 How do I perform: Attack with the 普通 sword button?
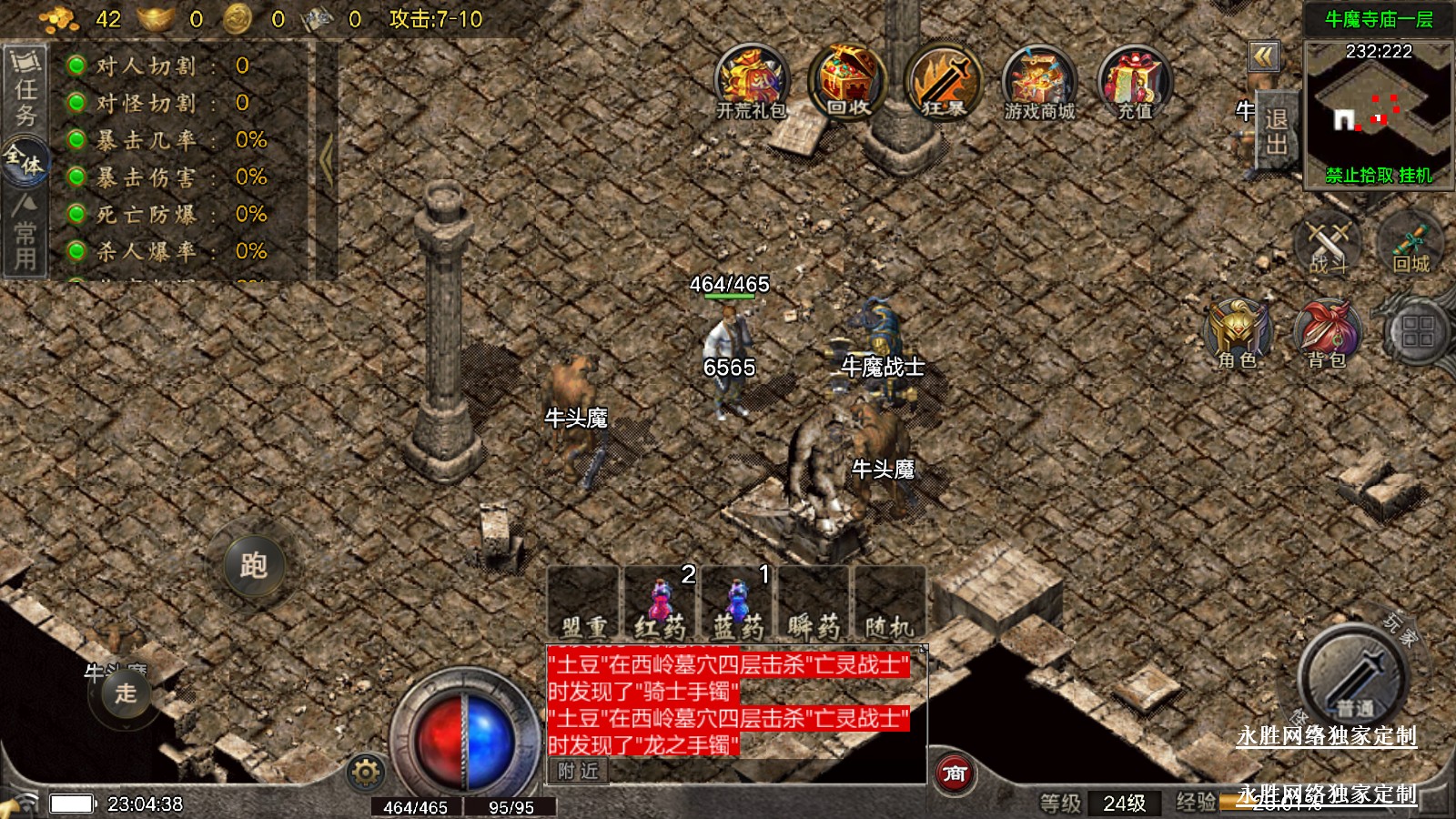(1354, 678)
